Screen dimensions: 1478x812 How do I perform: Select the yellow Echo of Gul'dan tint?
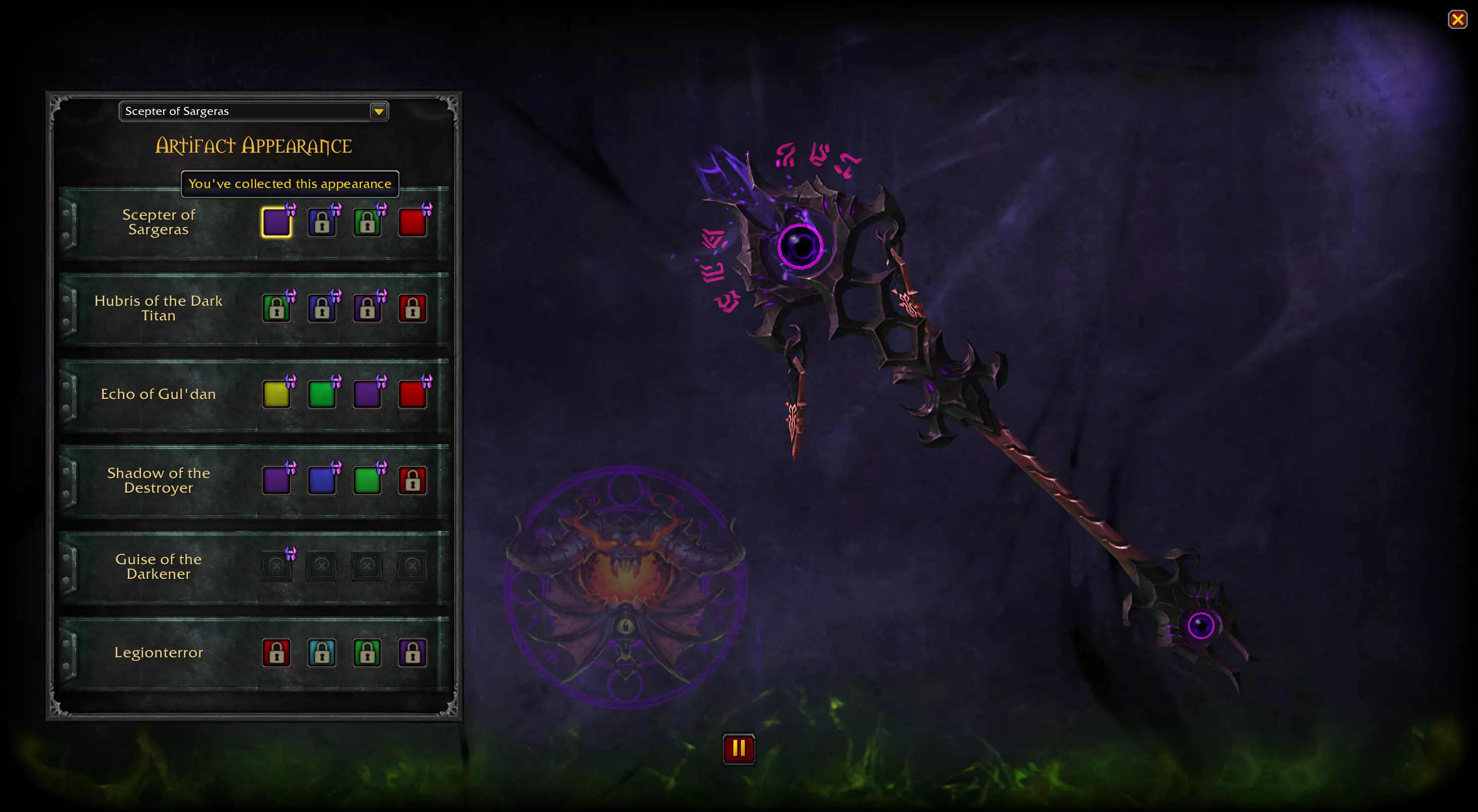click(277, 394)
